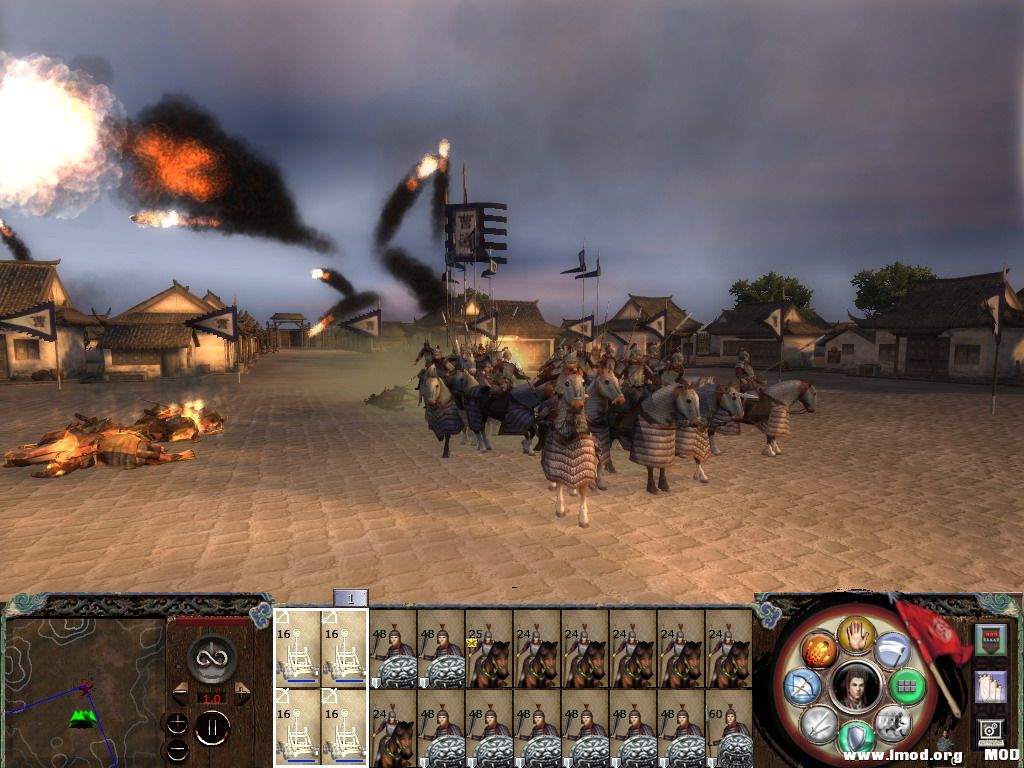Decrease the battle speed

click(x=180, y=693)
